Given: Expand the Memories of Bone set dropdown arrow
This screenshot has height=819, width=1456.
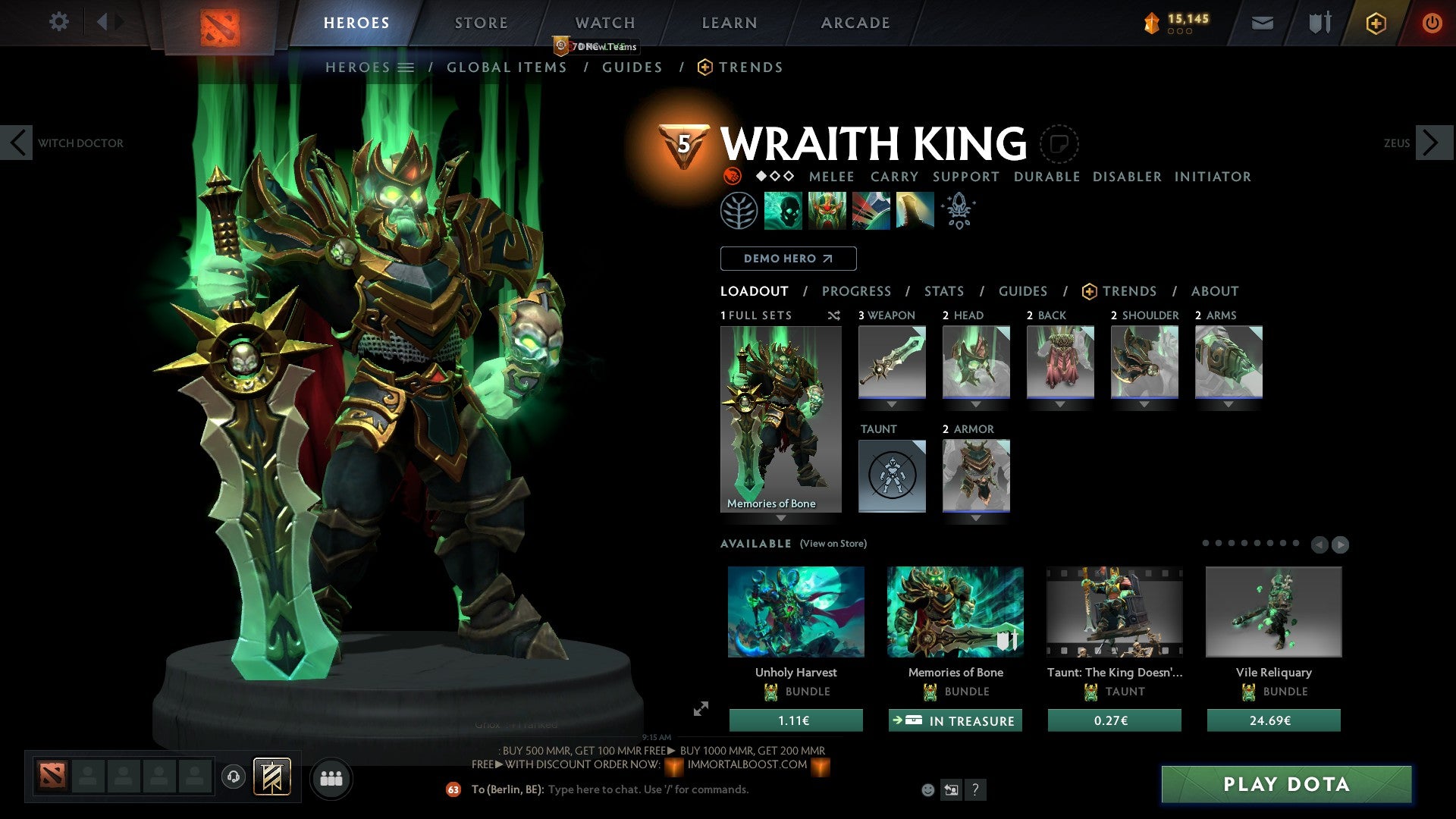Looking at the screenshot, I should (x=782, y=517).
